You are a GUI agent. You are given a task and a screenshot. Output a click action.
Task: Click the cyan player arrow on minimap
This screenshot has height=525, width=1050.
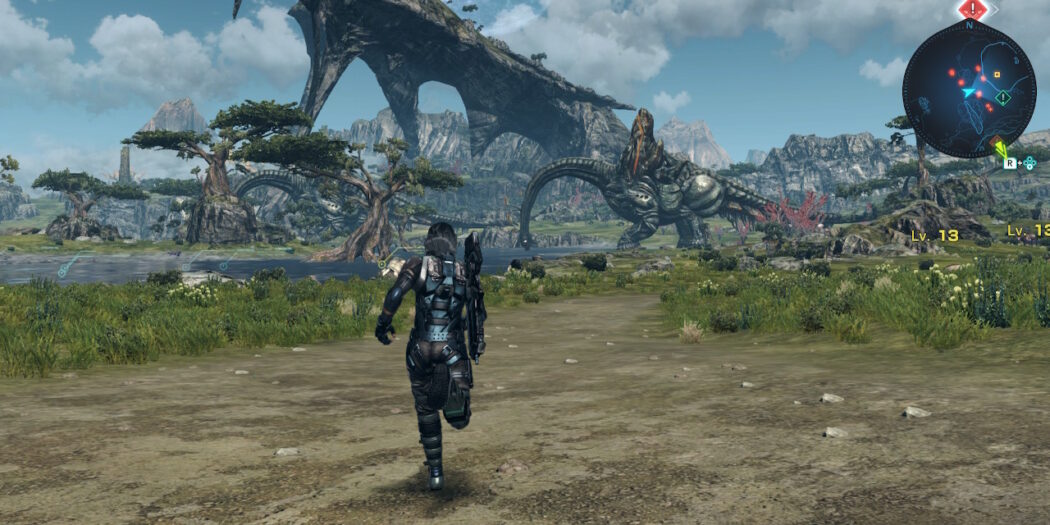point(968,92)
